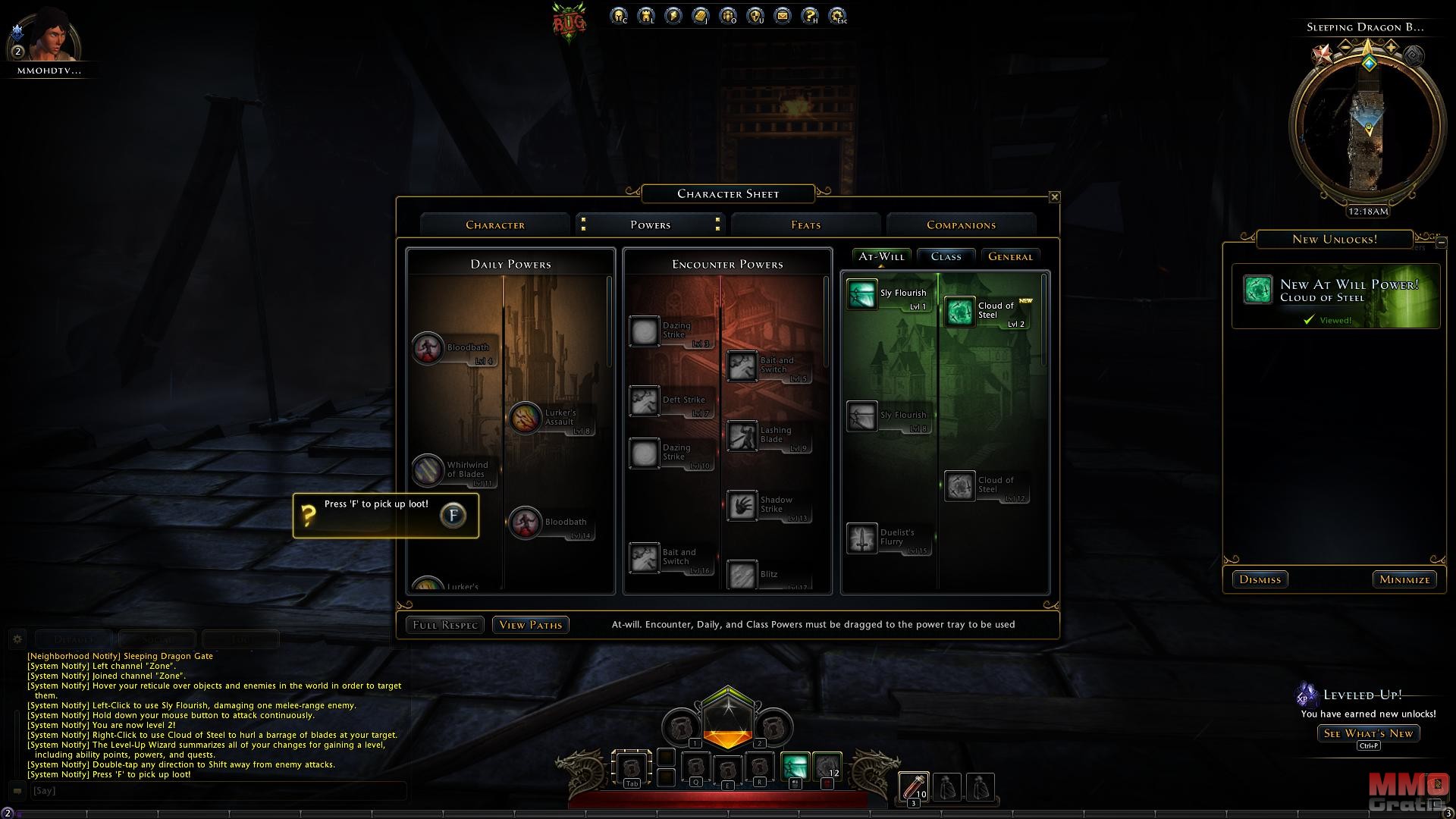Select the Bloodbath Lvl 4 daily power
Screen dimensions: 1456x819
pos(428,349)
